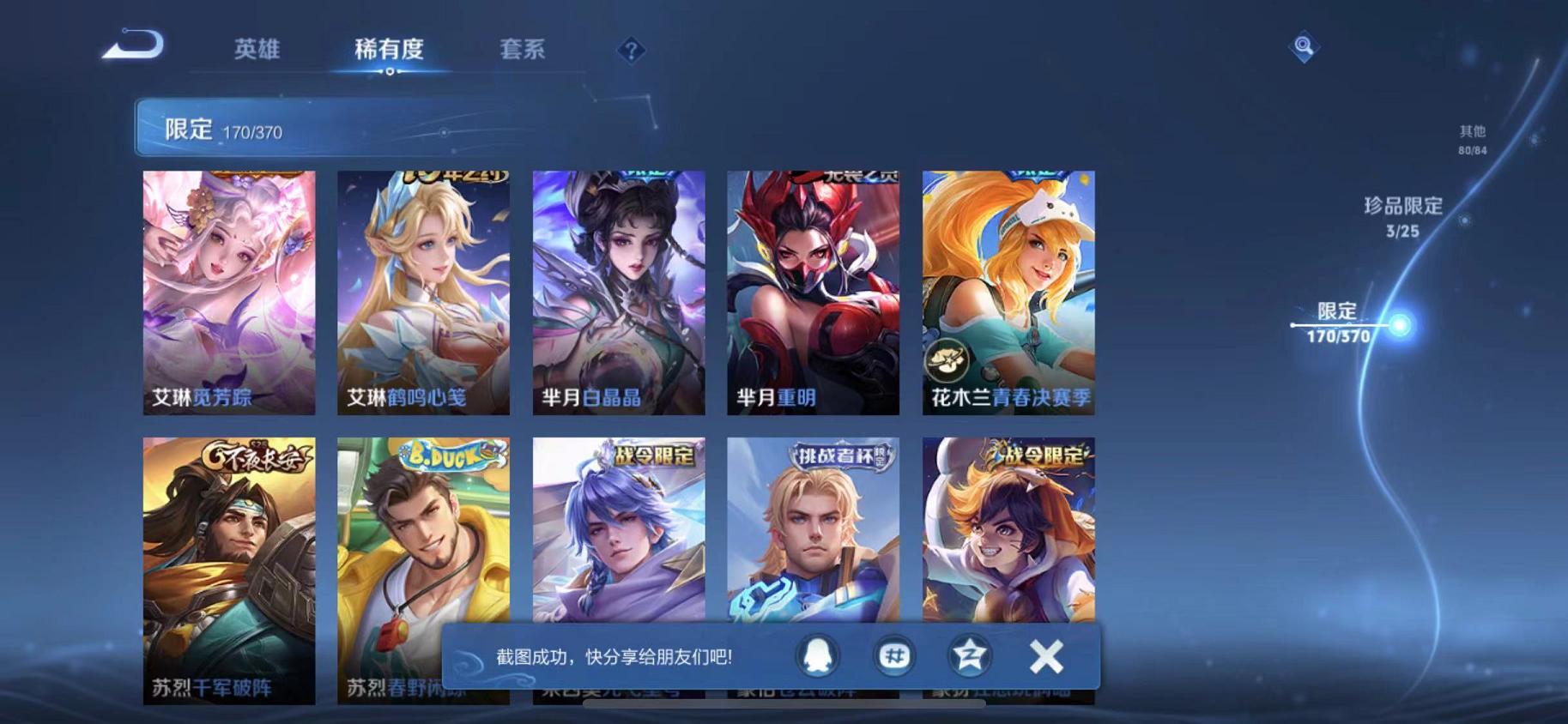Click the magnifier search icon at top right
1568x724 pixels.
[x=1304, y=47]
